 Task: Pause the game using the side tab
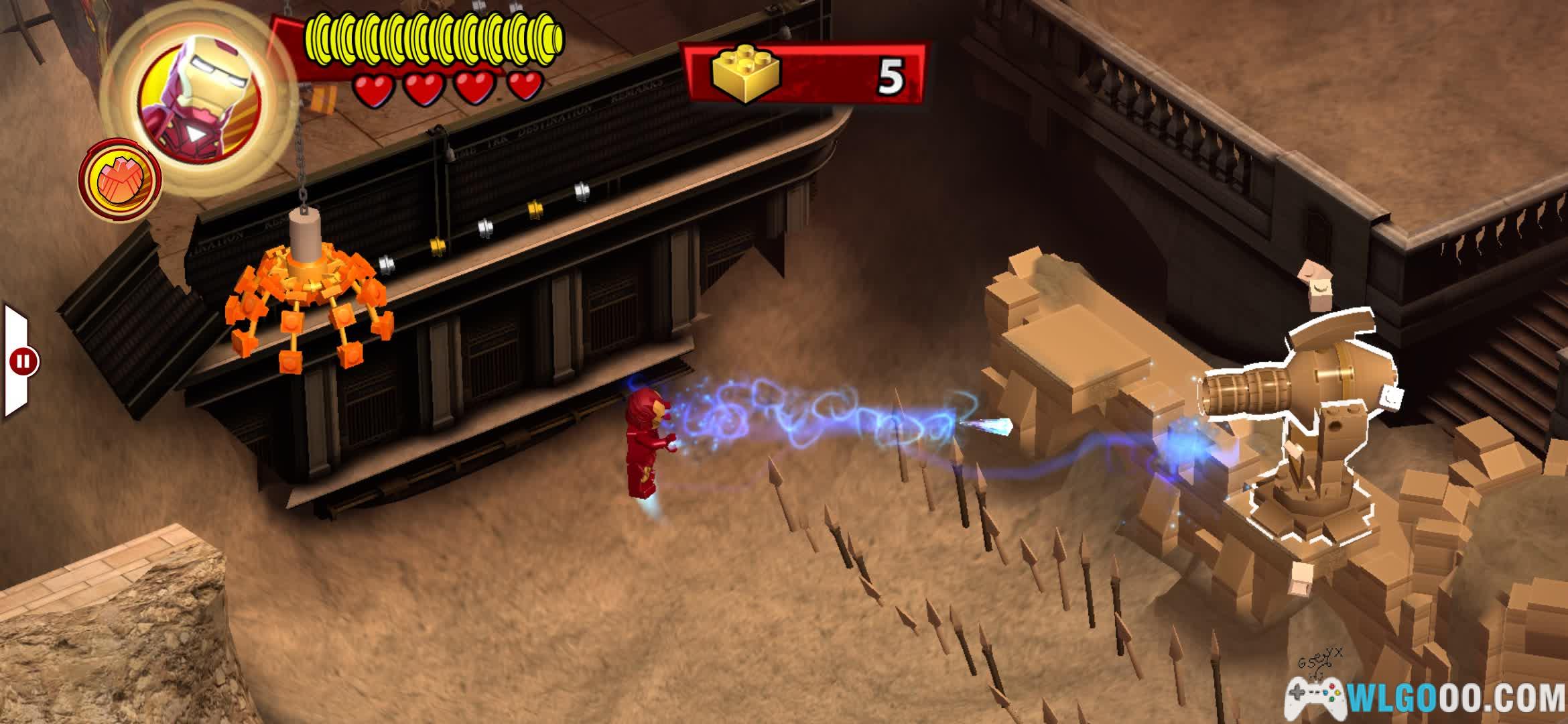click(23, 362)
